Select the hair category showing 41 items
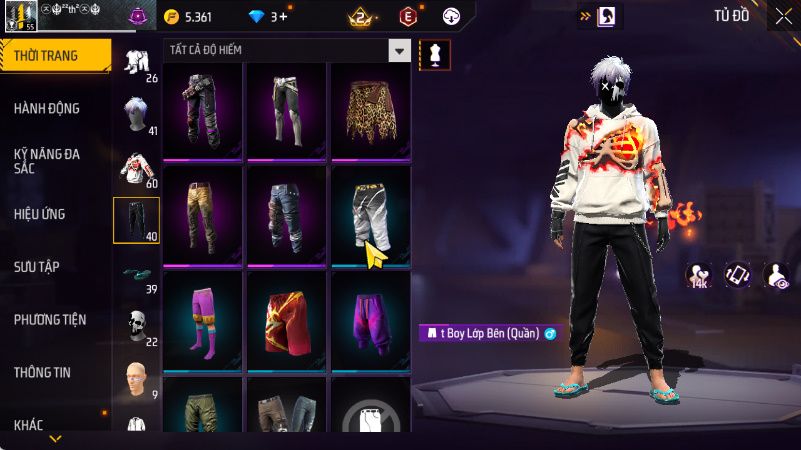The height and width of the screenshot is (450, 801). pos(136,116)
